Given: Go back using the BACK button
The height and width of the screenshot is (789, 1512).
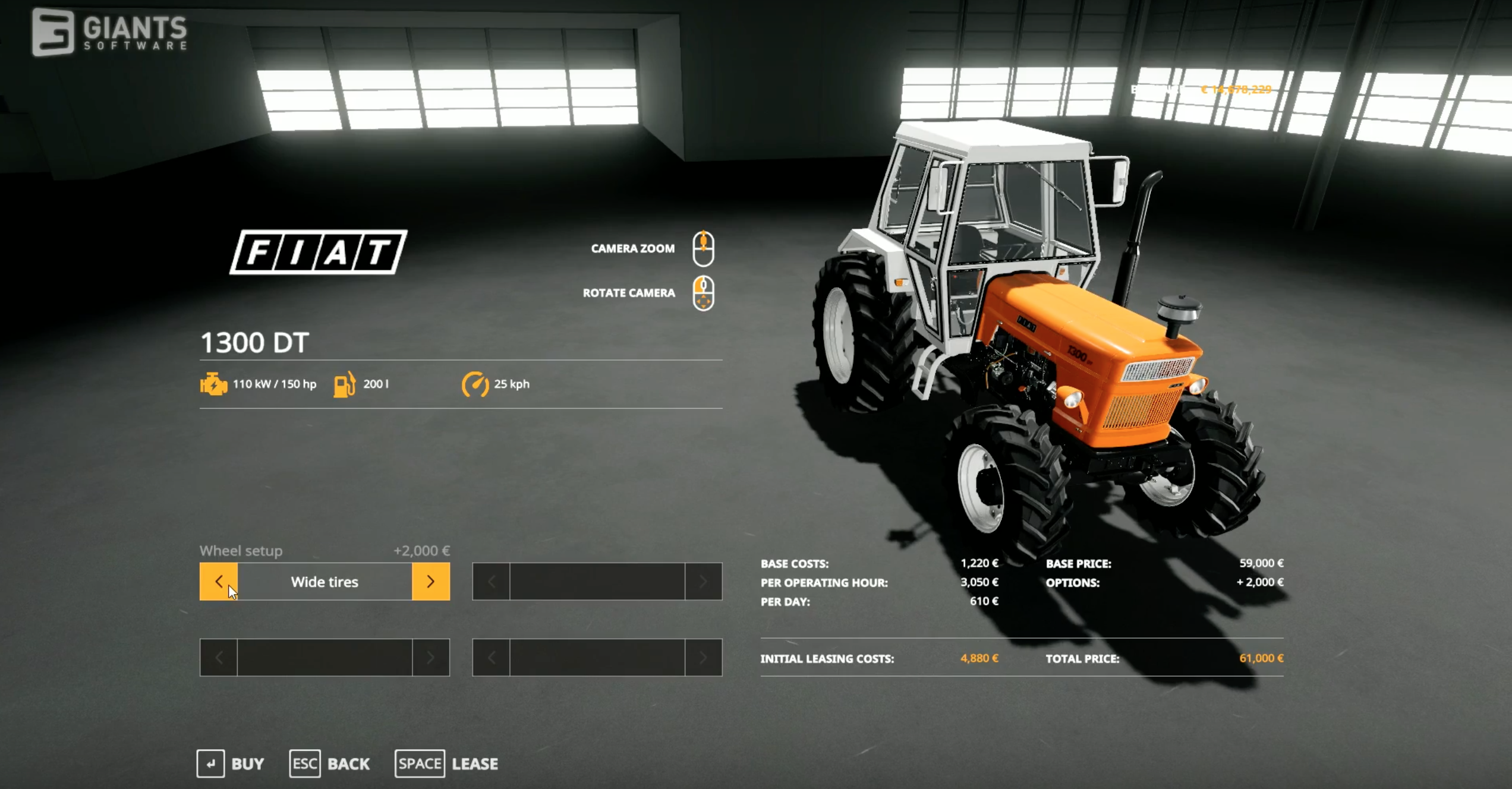Looking at the screenshot, I should click(330, 763).
